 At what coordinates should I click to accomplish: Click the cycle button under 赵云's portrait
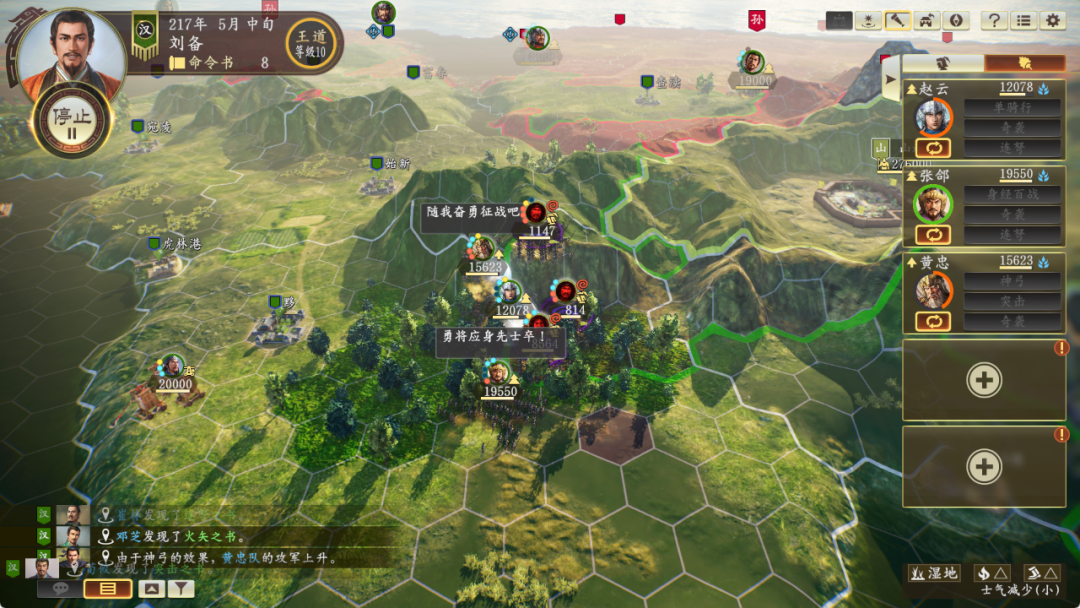coord(933,148)
